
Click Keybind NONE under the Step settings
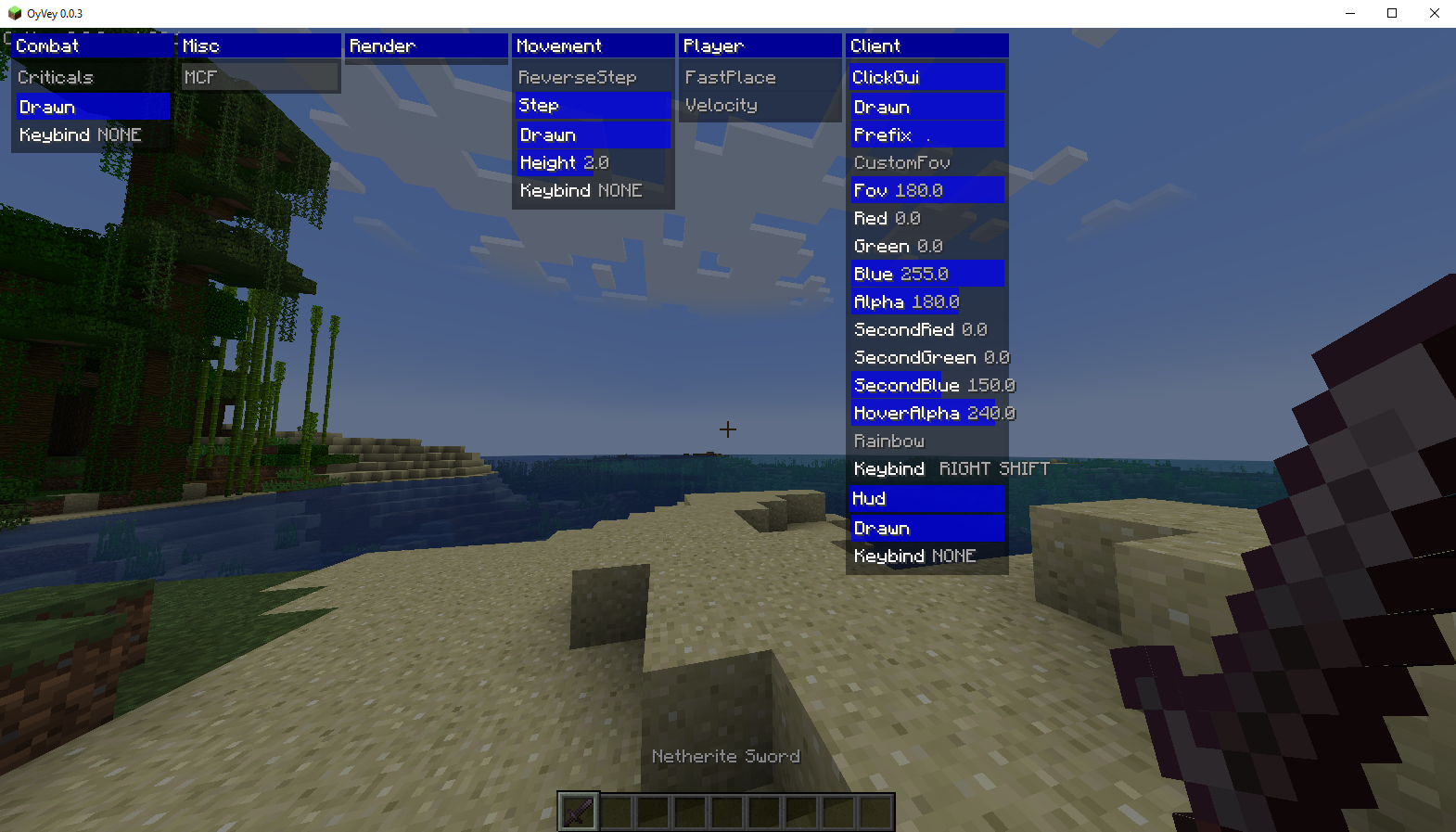pos(579,191)
